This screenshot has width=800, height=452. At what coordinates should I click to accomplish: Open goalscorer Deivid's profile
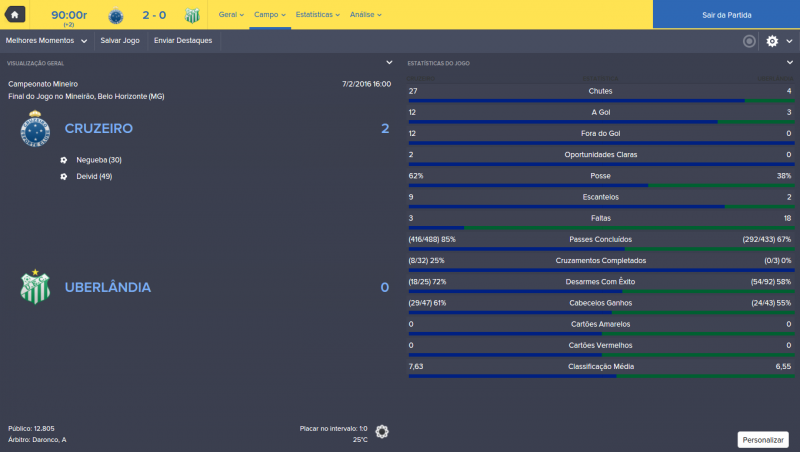[x=94, y=176]
